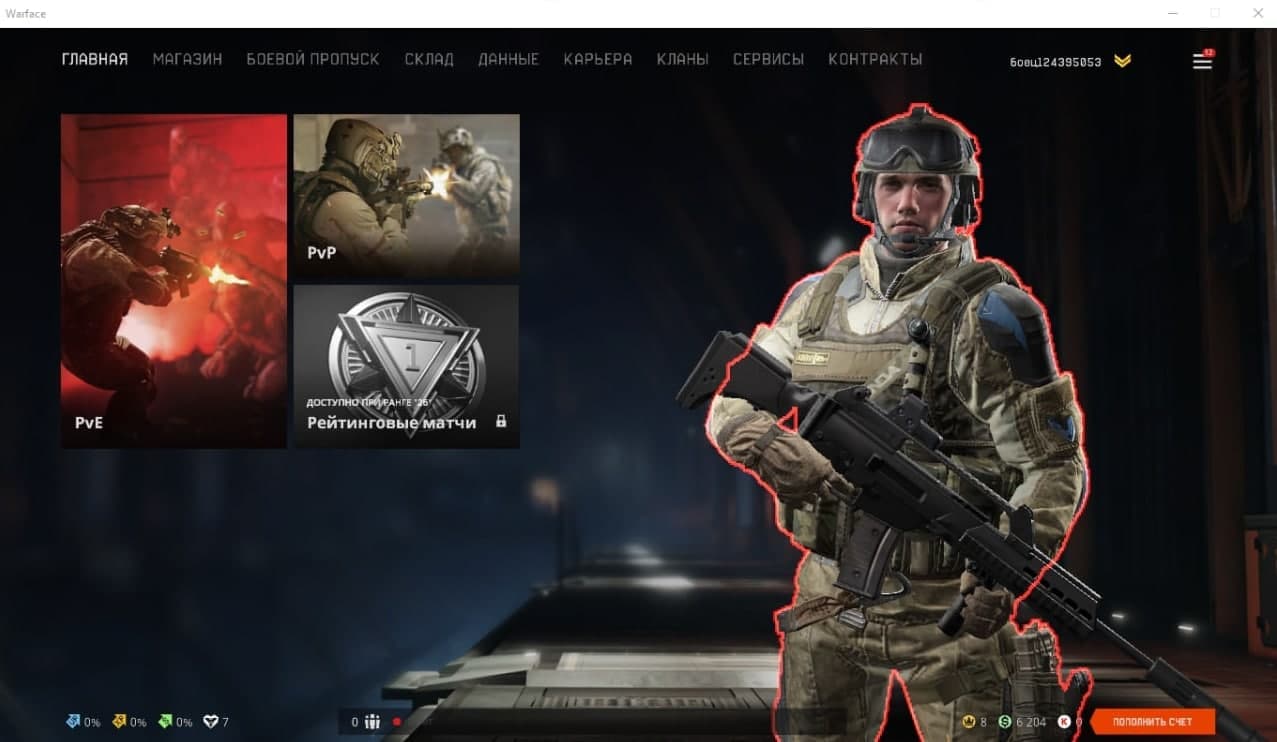Click the locked Рейтинговые матчи tile
Screen dimensions: 1277x742
[x=406, y=366]
